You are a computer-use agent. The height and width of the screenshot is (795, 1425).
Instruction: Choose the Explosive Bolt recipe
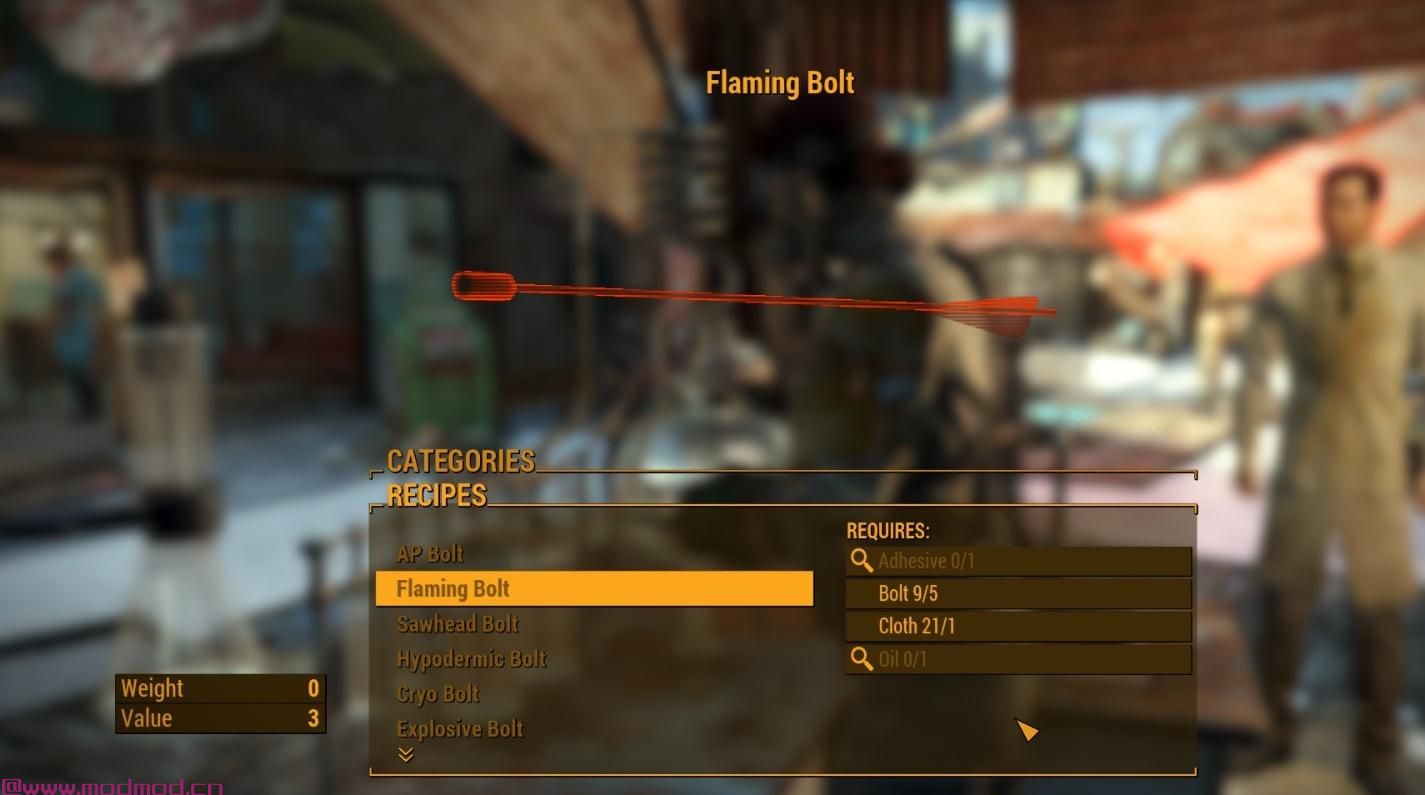pyautogui.click(x=460, y=729)
